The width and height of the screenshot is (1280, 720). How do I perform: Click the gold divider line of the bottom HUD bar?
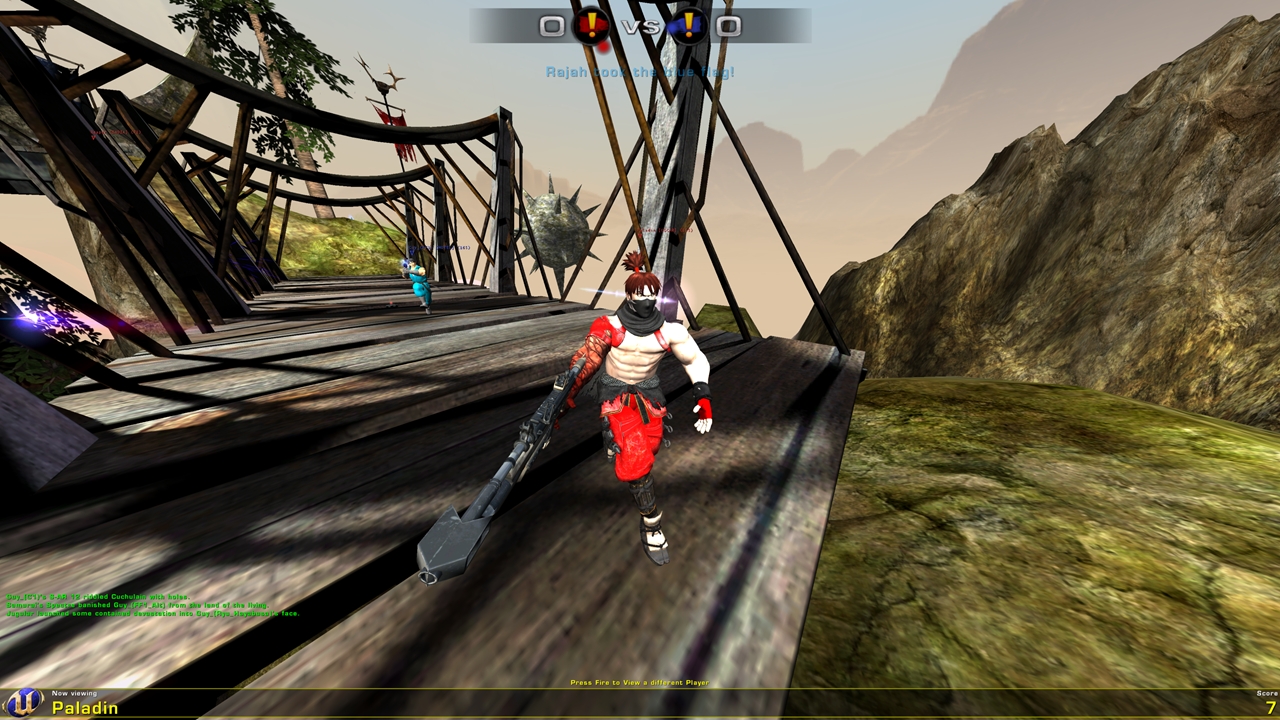coord(640,690)
